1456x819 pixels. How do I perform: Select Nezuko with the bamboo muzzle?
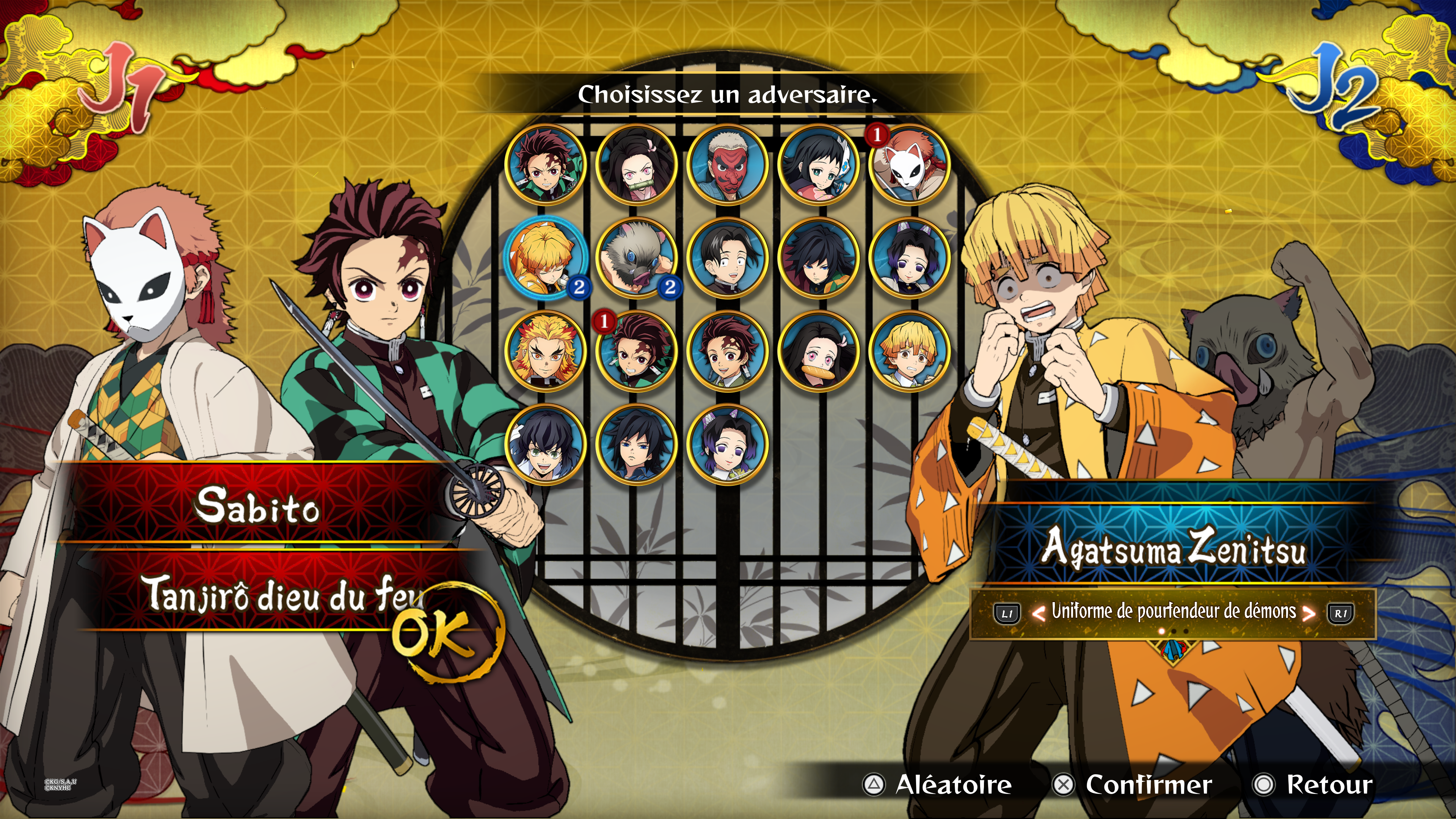click(637, 165)
